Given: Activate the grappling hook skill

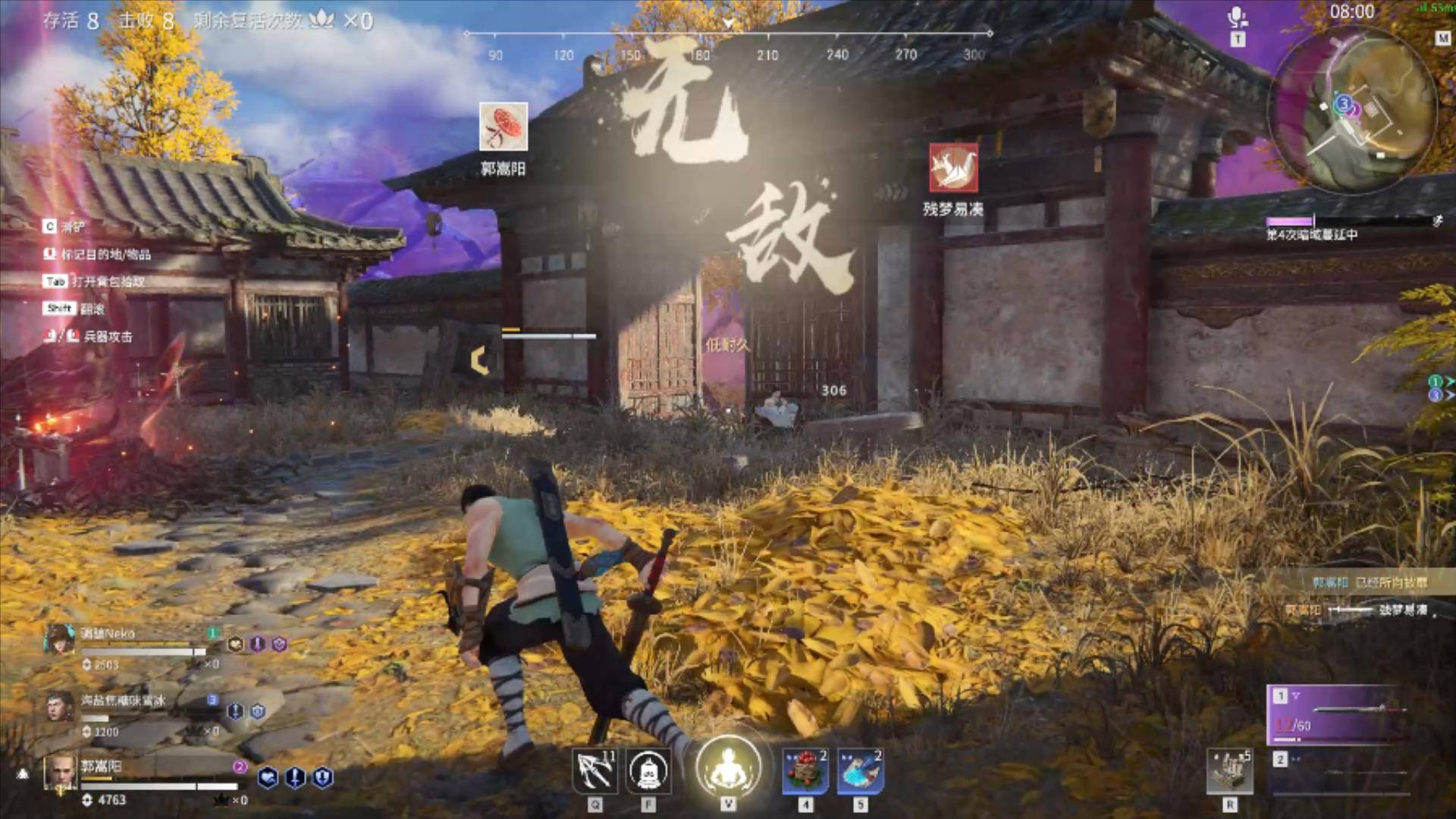Looking at the screenshot, I should pyautogui.click(x=594, y=770).
